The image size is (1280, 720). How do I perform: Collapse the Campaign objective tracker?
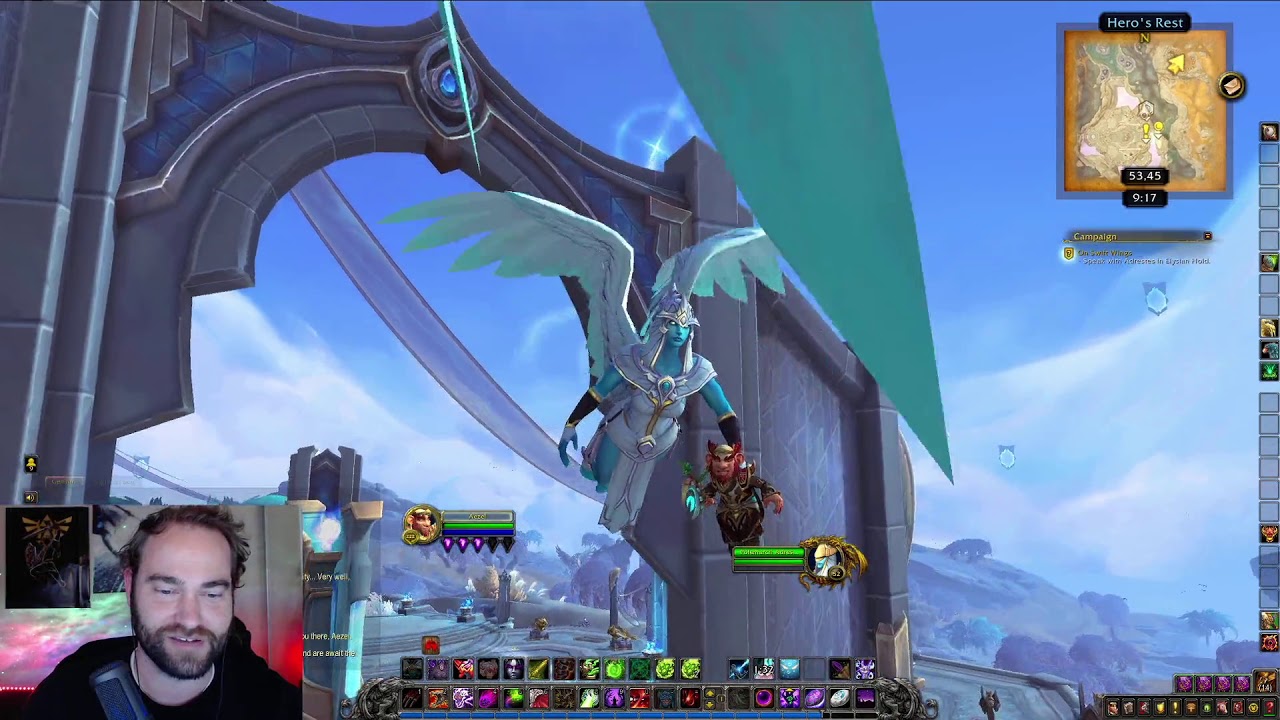[x=1207, y=236]
